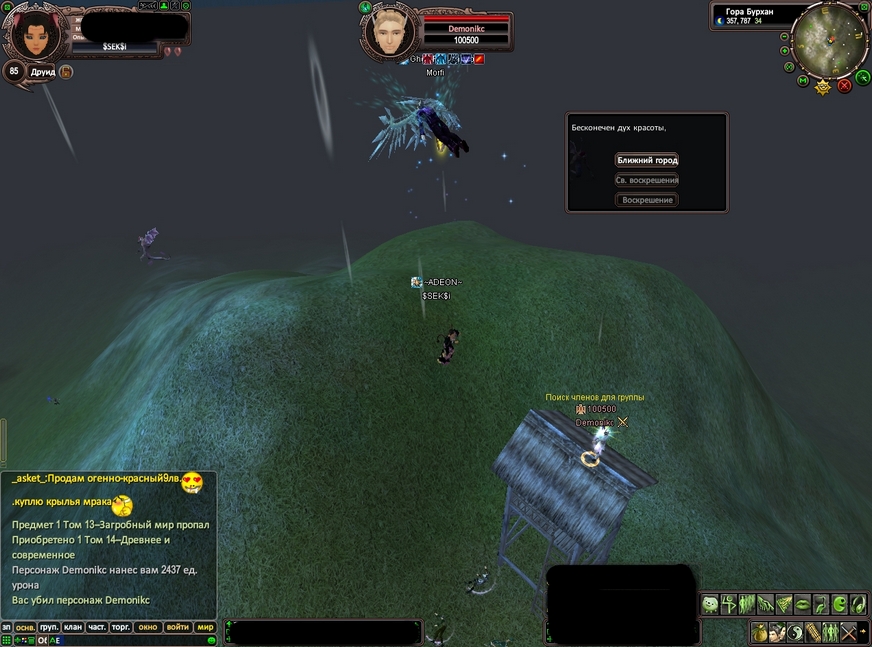Viewport: 872px width, 647px height.
Task: Click the yin-yang skills icon
Action: click(x=795, y=632)
